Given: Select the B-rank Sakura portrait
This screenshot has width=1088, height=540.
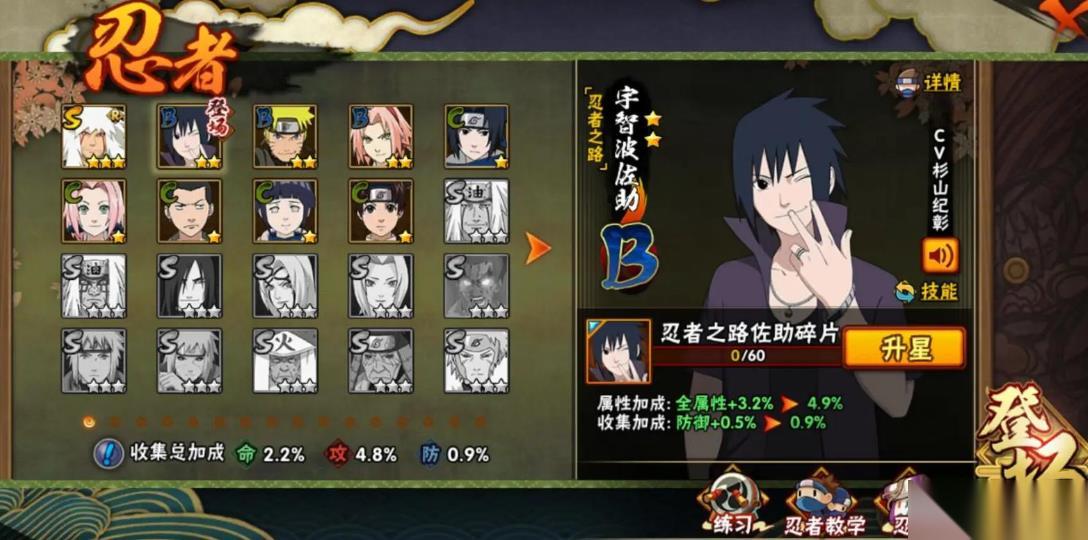Looking at the screenshot, I should tap(381, 136).
